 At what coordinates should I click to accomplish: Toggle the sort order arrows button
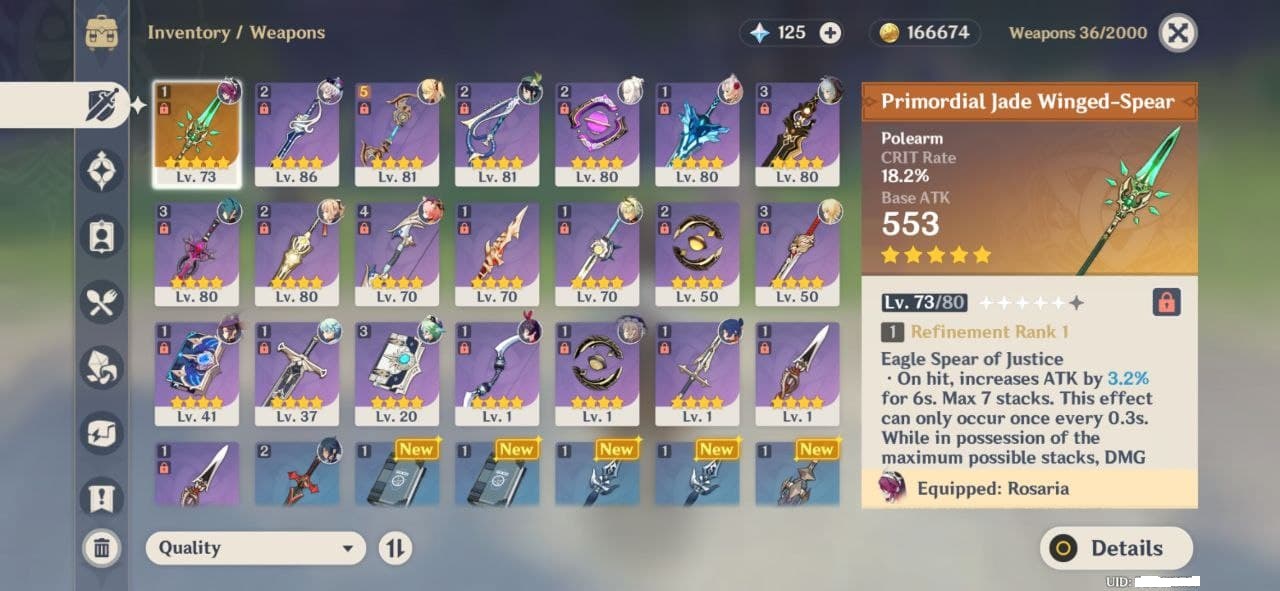click(x=395, y=548)
